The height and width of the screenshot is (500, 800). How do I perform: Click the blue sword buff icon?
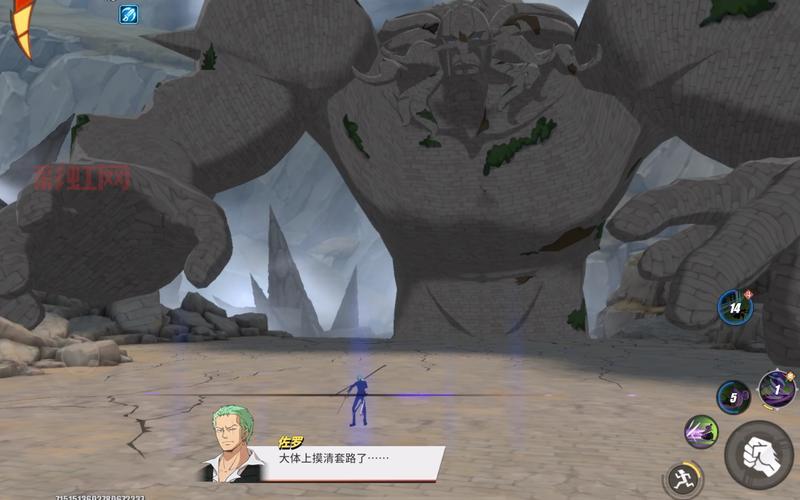click(x=129, y=14)
